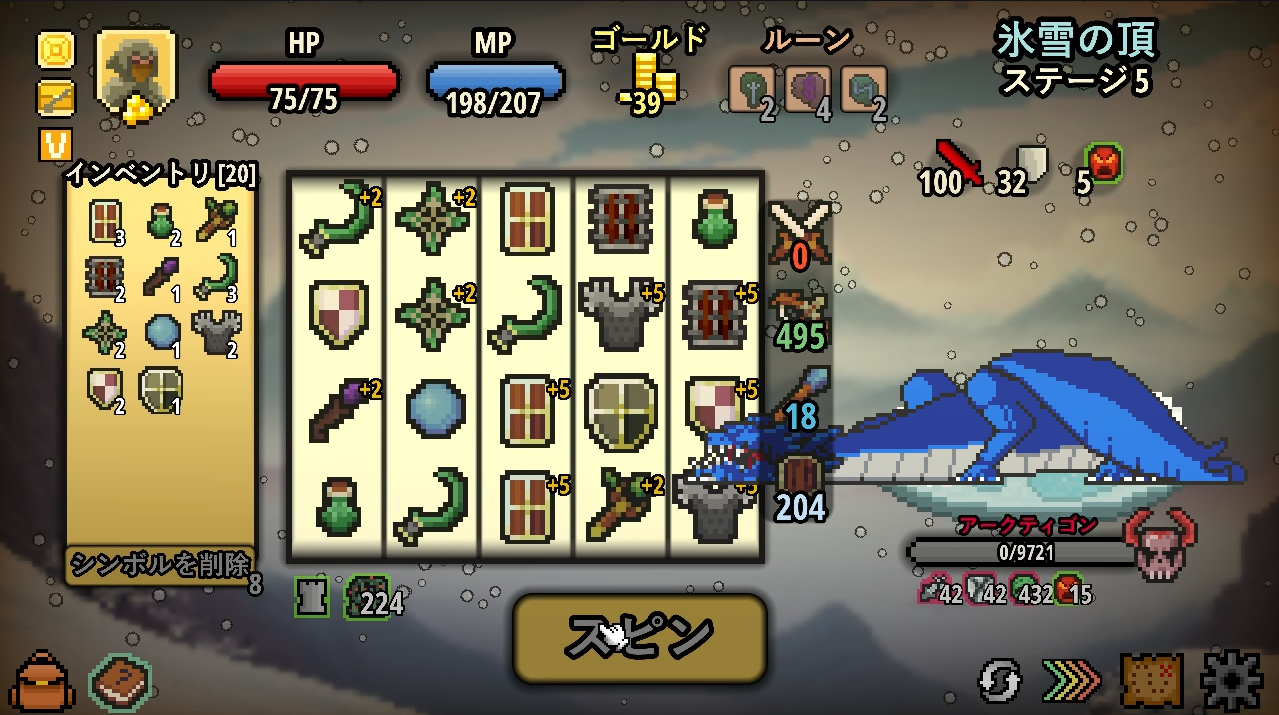Viewport: 1279px width, 715px height.
Task: Open the leather backpack
Action: click(x=41, y=681)
